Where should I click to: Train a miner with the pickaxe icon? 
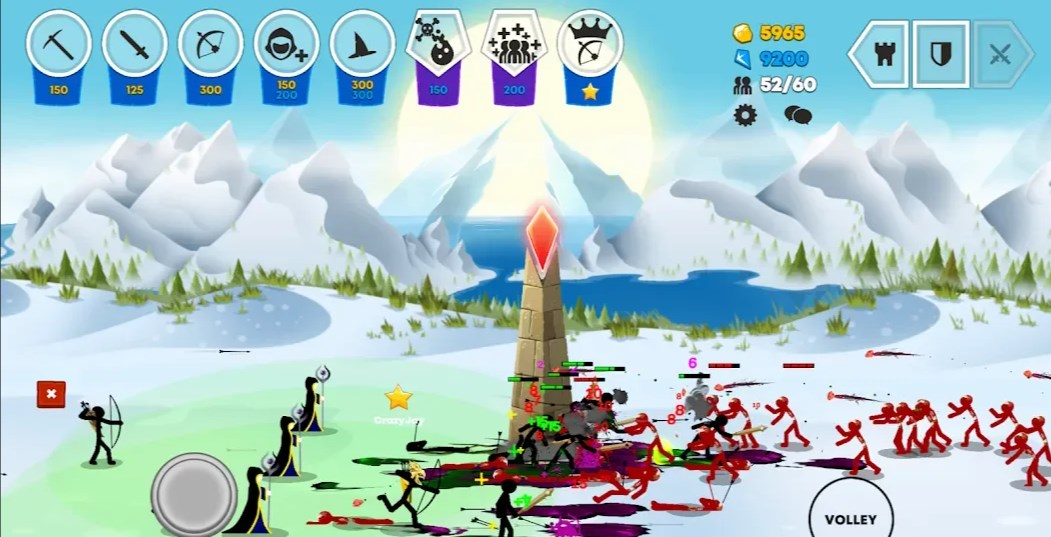(x=59, y=44)
